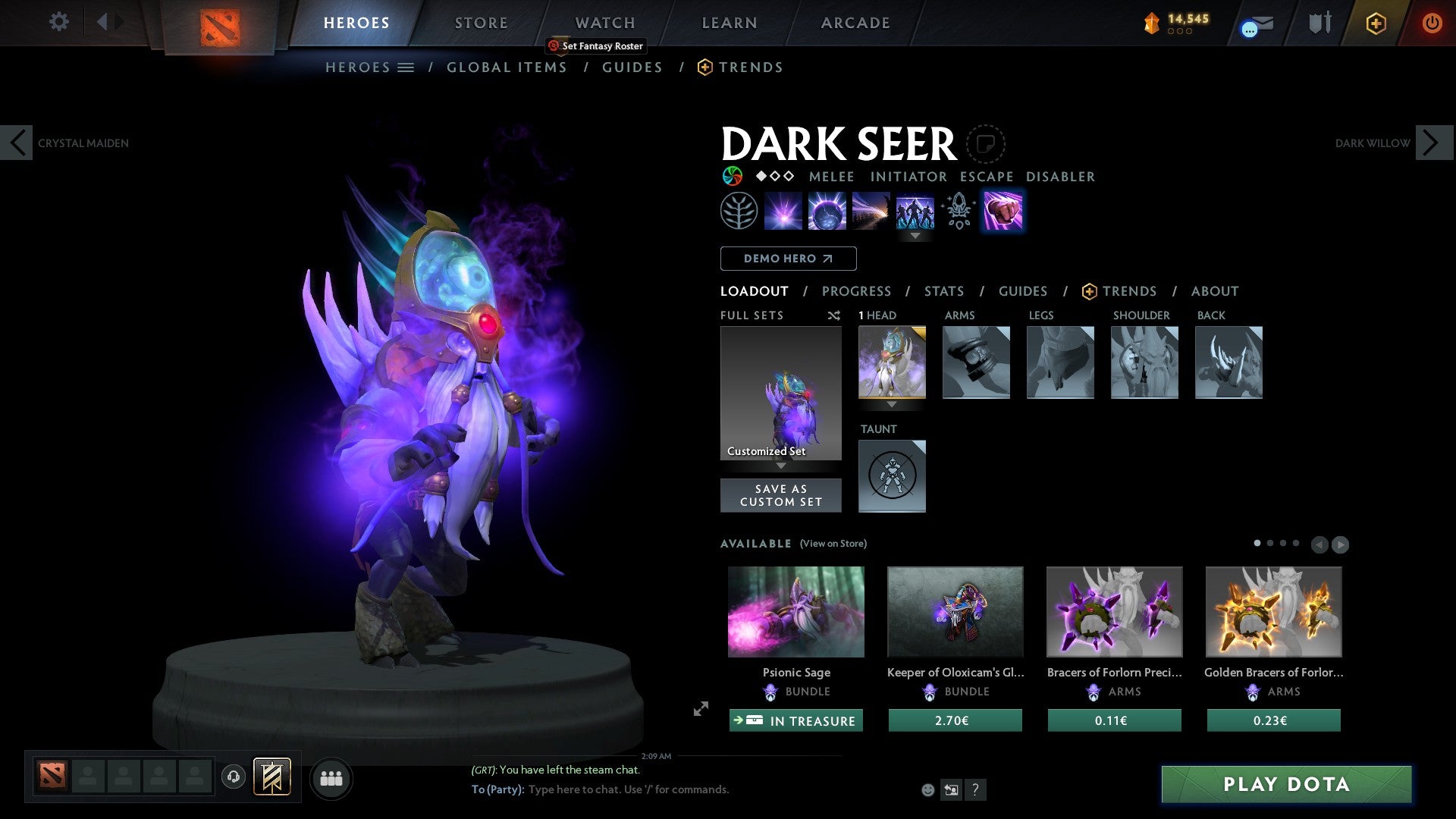
Task: Expand the Head slot items with its arrow
Action: click(892, 406)
